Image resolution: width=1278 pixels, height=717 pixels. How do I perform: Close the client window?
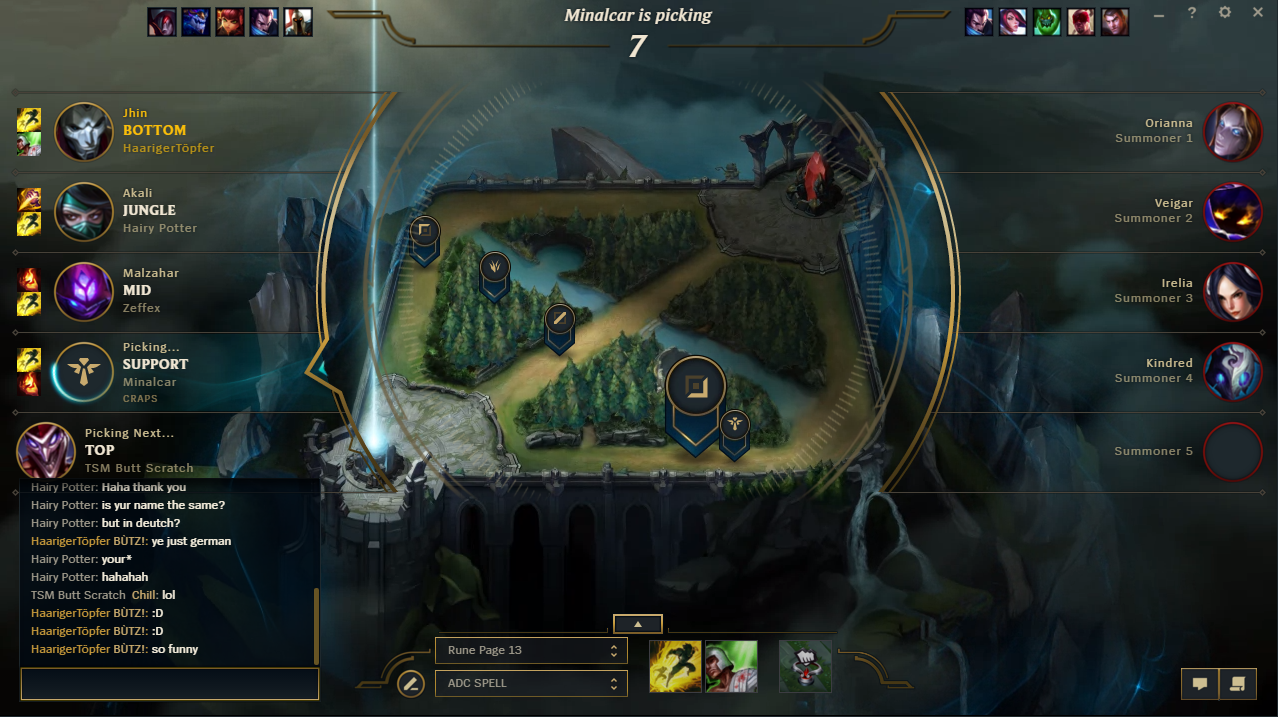1258,13
